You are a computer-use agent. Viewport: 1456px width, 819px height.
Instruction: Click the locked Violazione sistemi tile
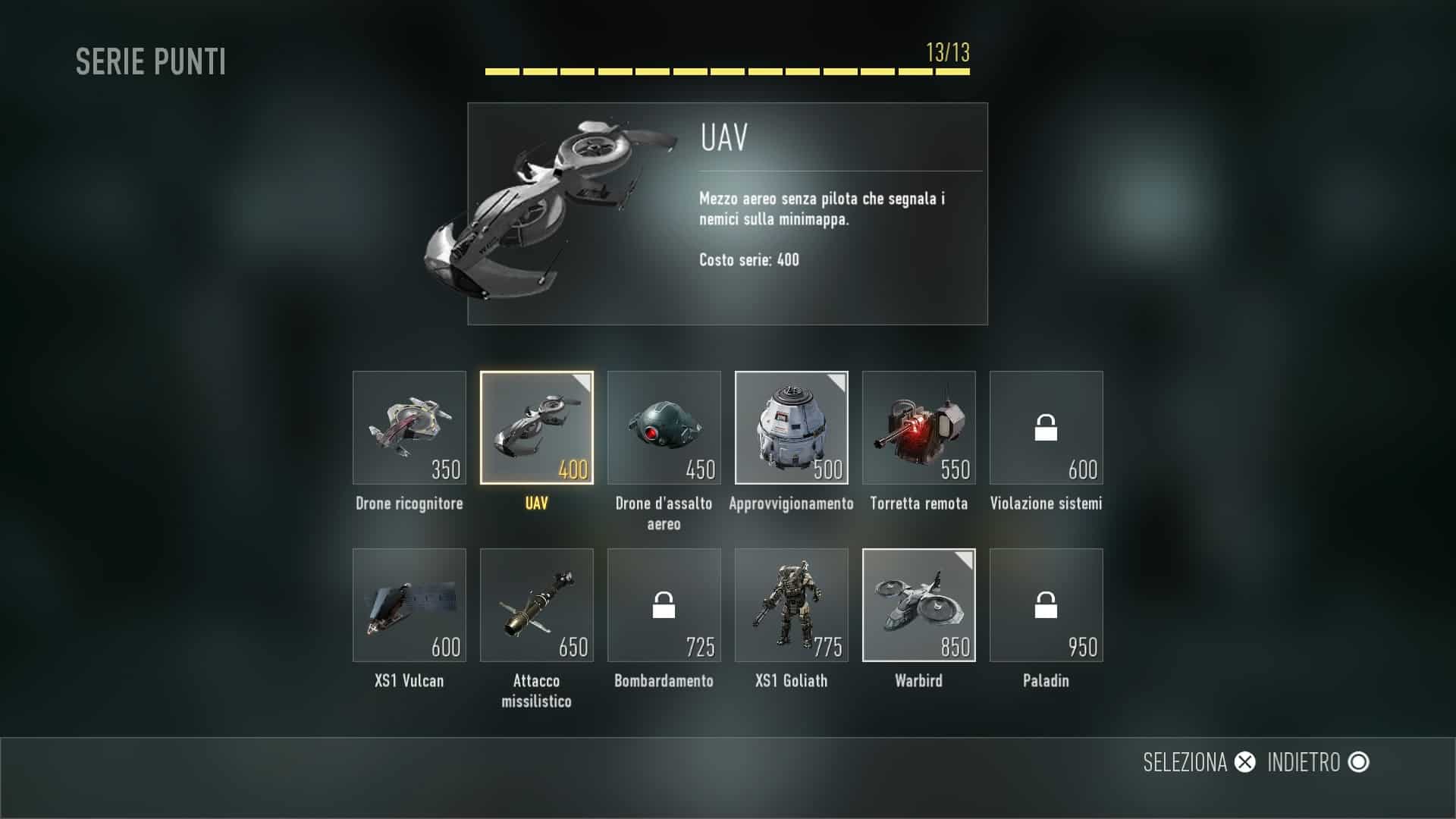pyautogui.click(x=1046, y=428)
